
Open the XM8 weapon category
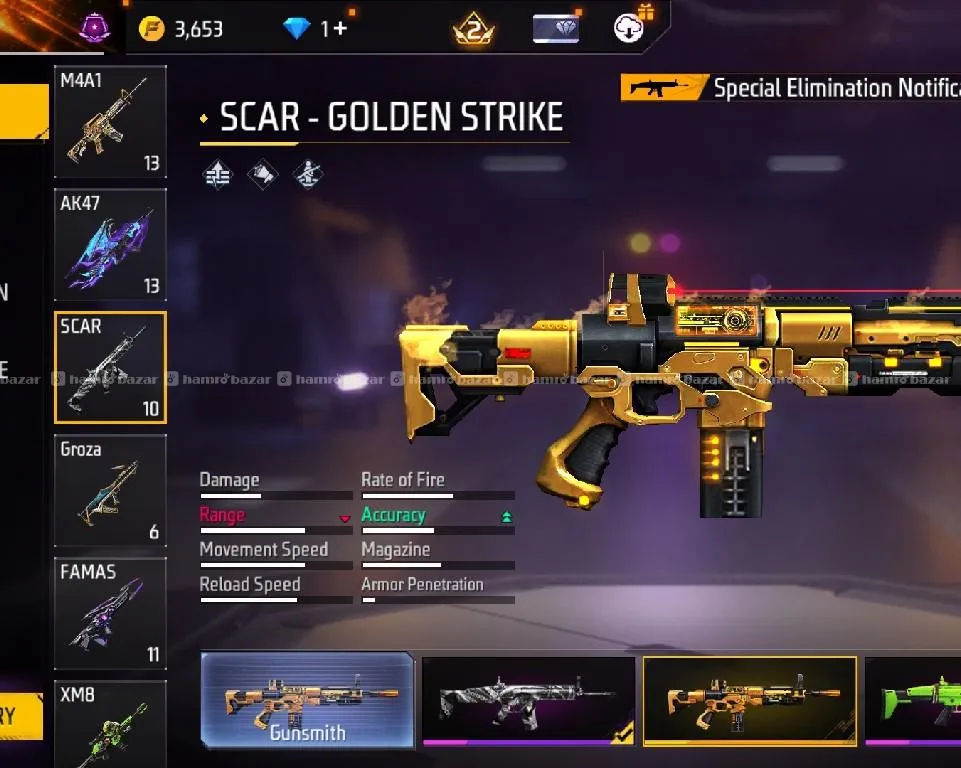coord(110,723)
